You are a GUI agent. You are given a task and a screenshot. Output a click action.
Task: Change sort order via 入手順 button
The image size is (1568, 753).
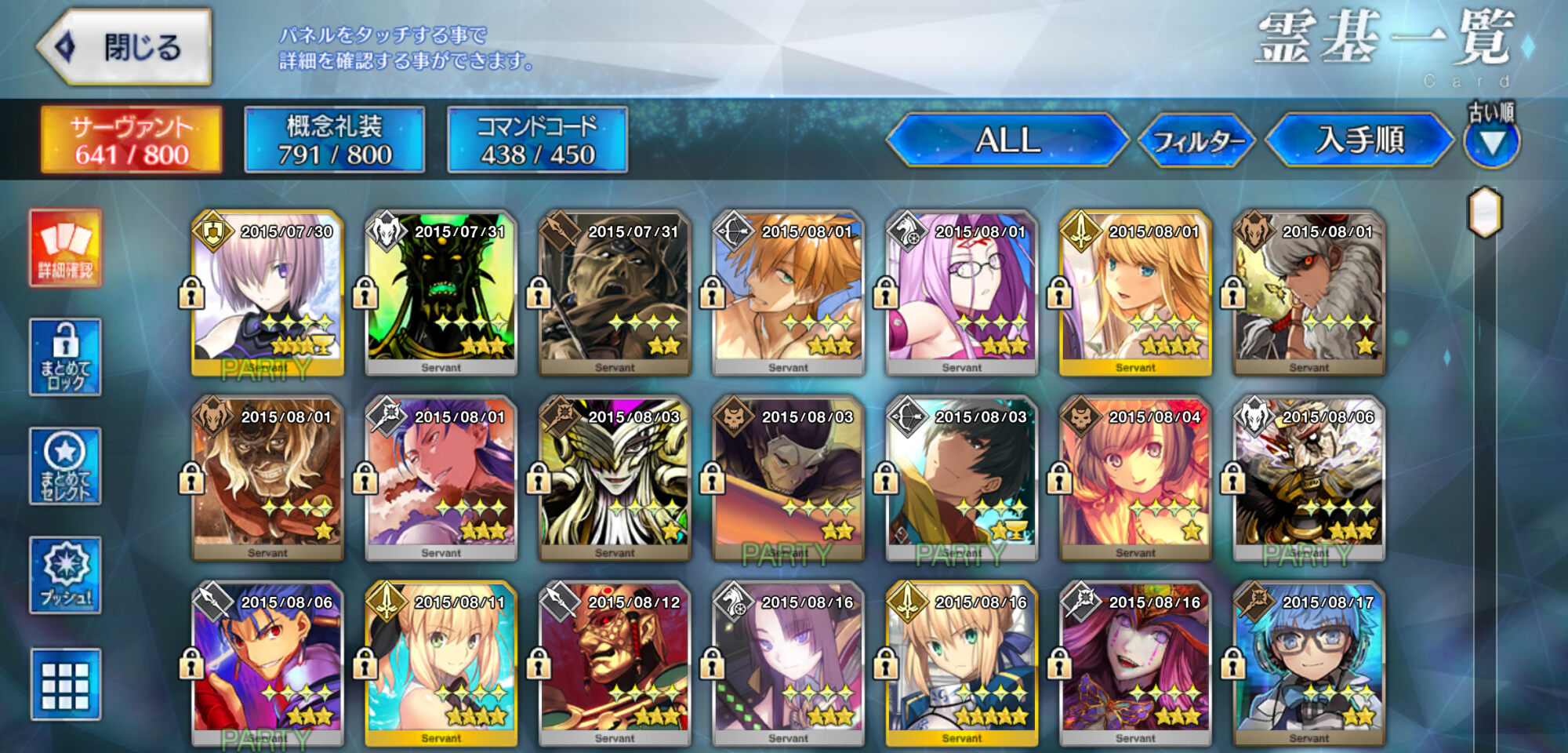tap(1360, 140)
